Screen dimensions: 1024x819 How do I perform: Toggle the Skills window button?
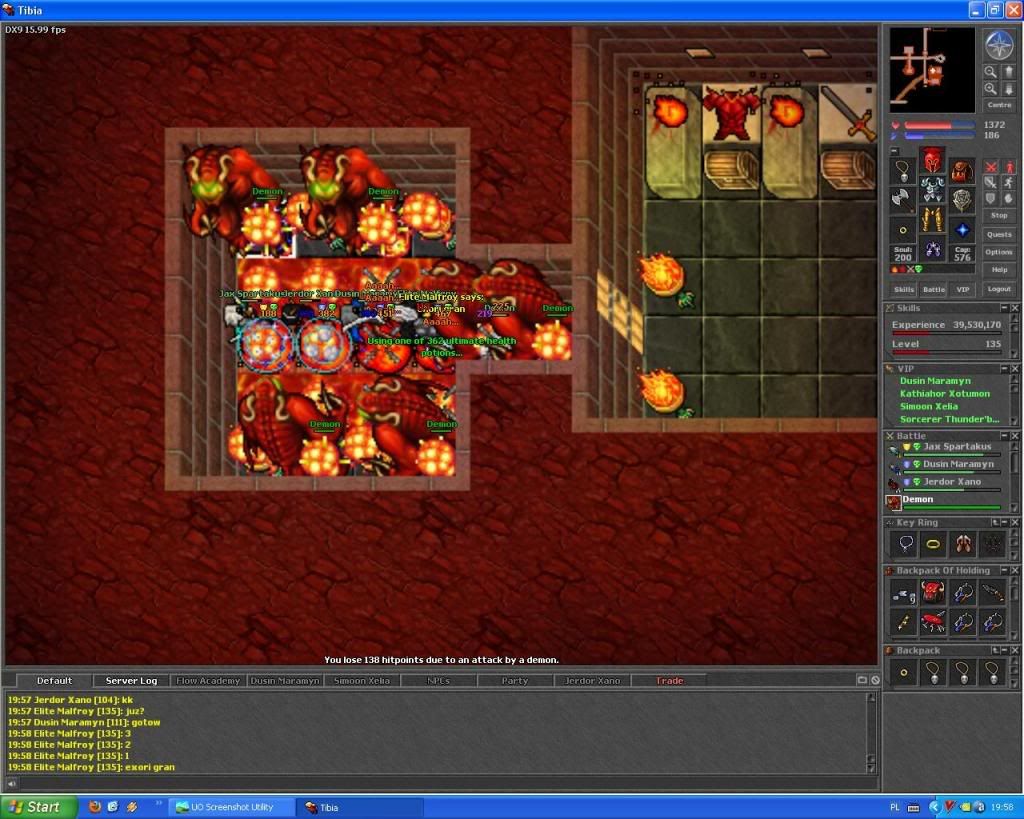click(x=904, y=289)
